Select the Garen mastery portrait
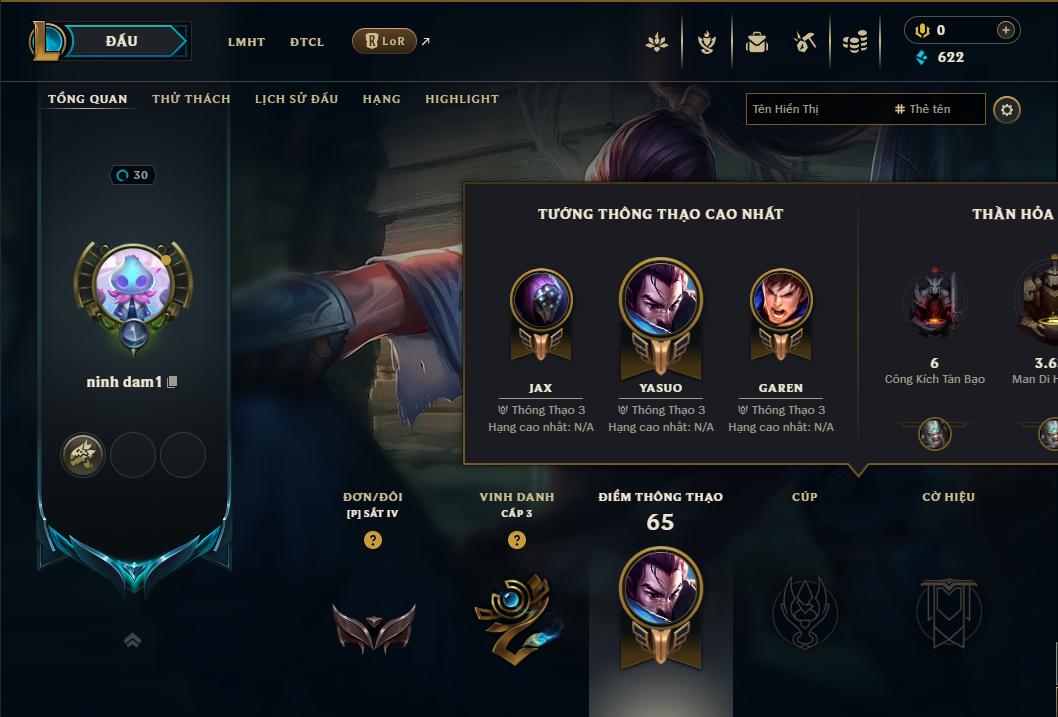 781,300
